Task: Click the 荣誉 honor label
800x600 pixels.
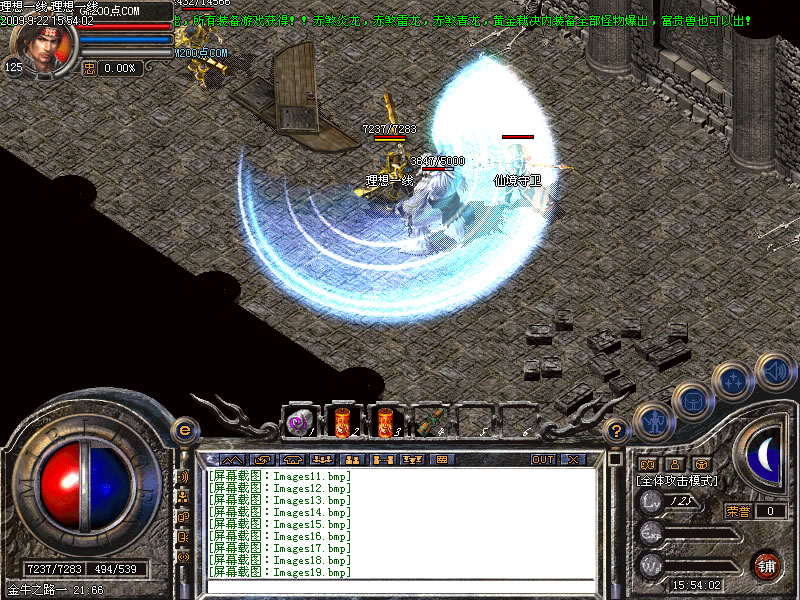Action: [x=737, y=511]
